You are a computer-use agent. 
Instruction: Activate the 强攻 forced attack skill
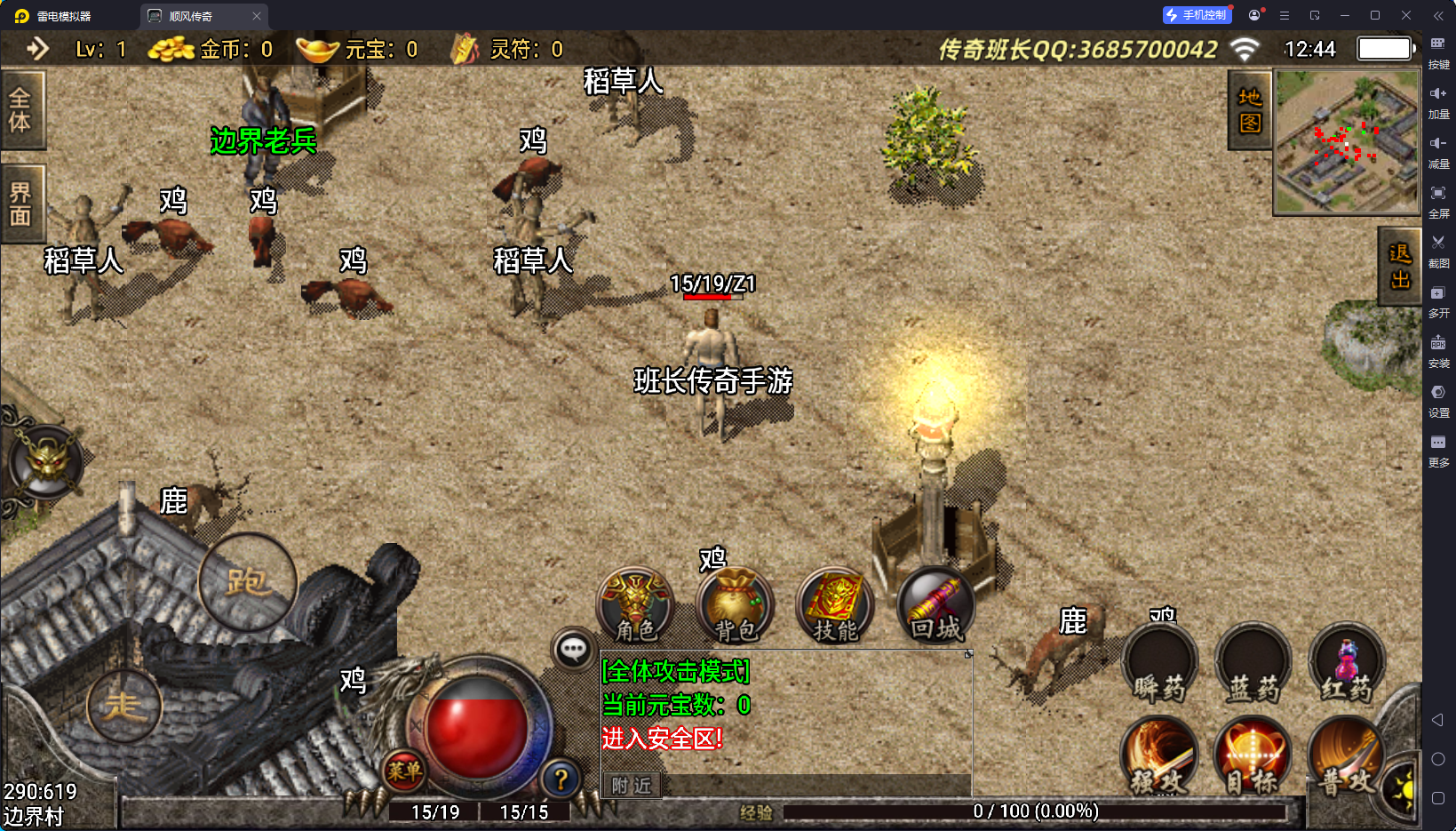(x=1159, y=755)
